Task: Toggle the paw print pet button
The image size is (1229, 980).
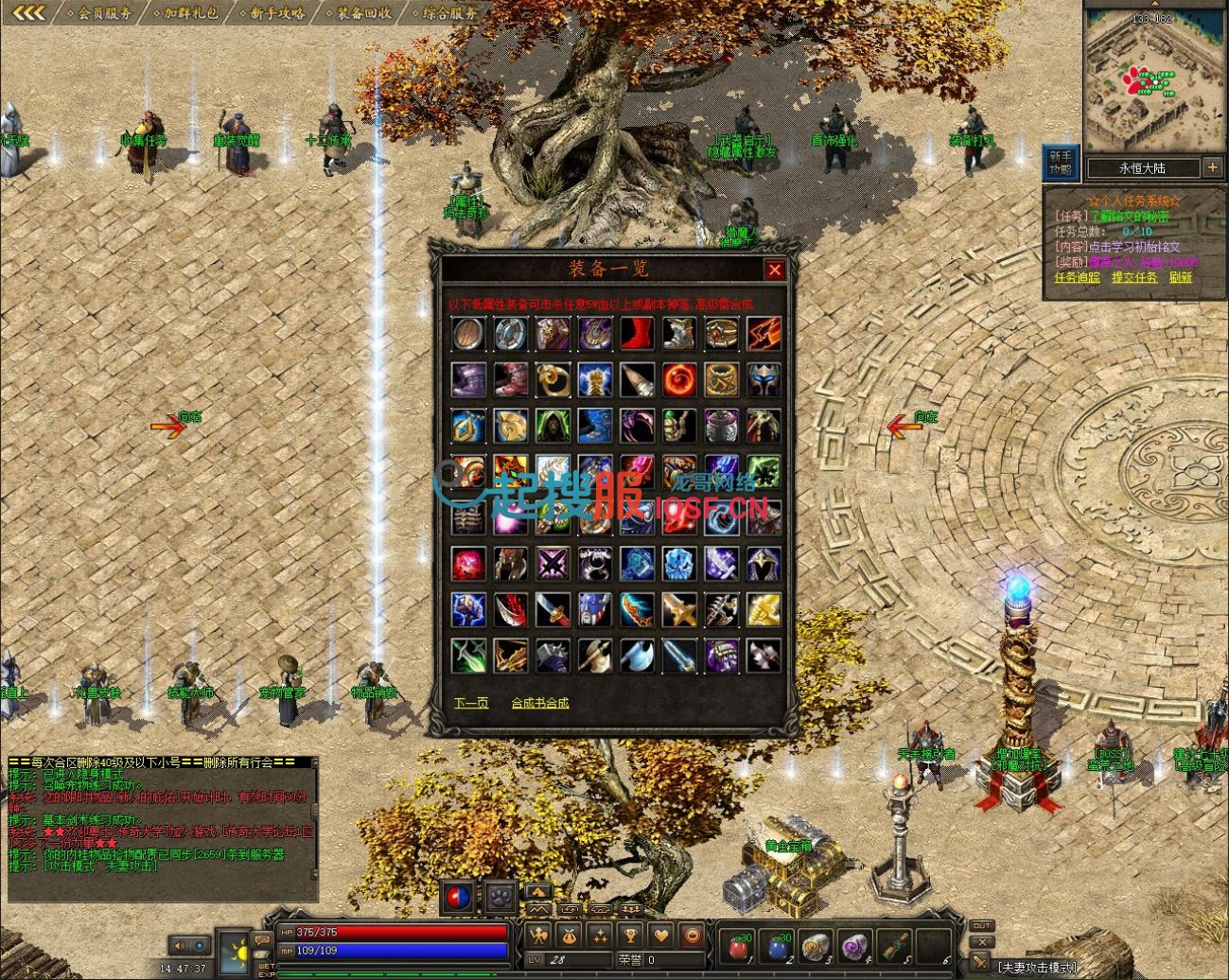Action: point(500,895)
